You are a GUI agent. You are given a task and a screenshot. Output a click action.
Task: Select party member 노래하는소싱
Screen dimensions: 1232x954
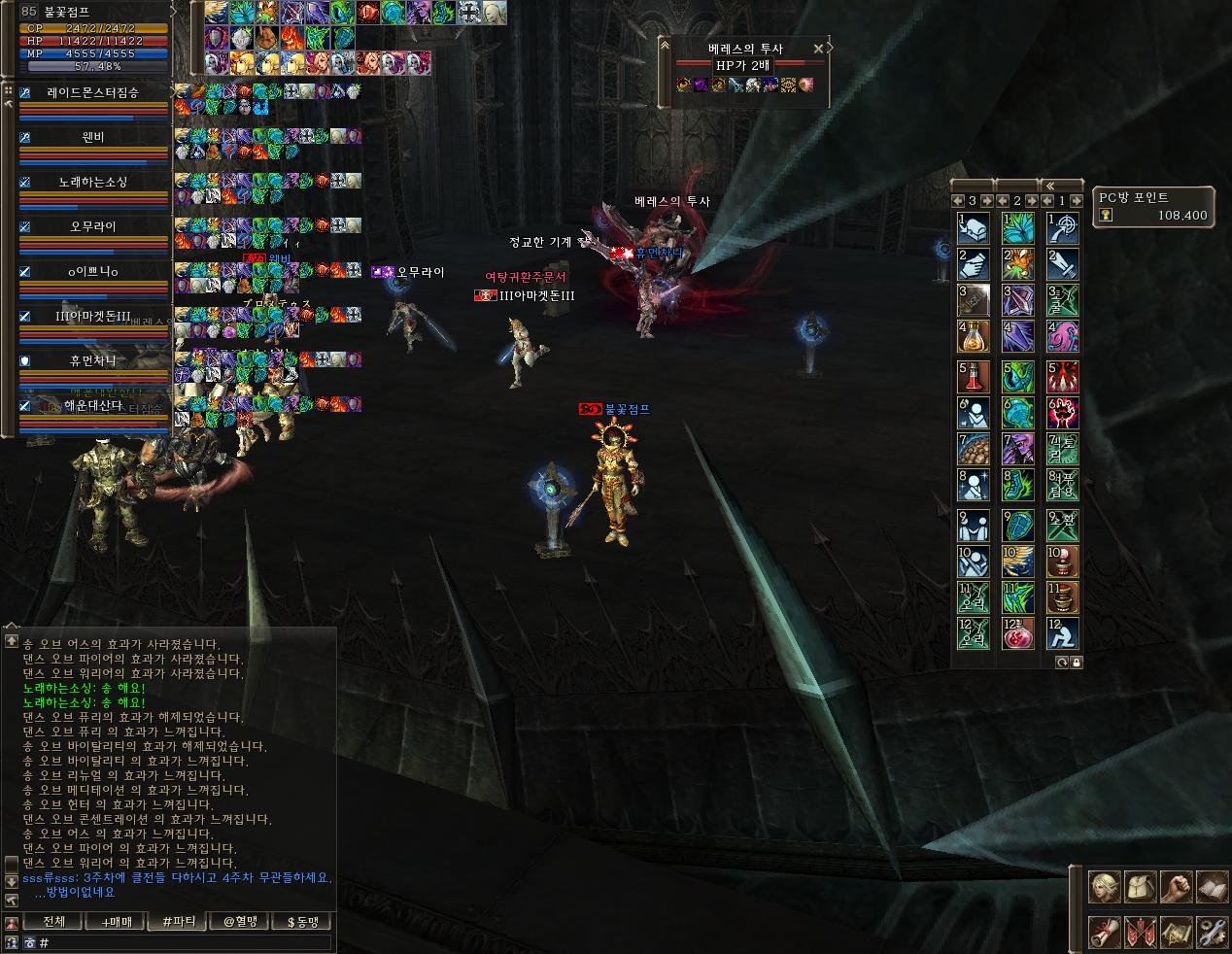(x=93, y=182)
